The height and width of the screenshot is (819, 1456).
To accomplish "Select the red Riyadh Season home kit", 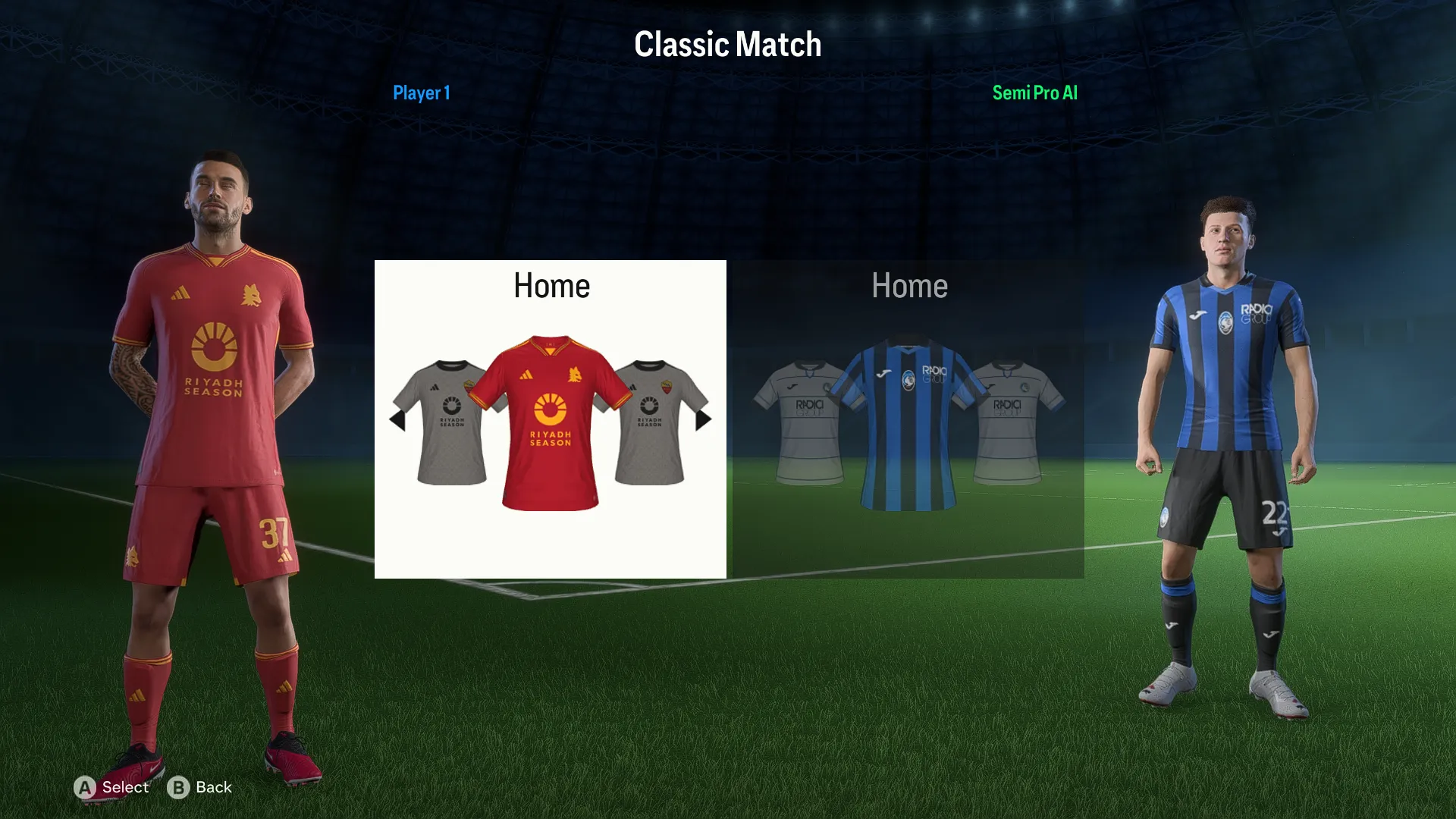I will tap(551, 423).
